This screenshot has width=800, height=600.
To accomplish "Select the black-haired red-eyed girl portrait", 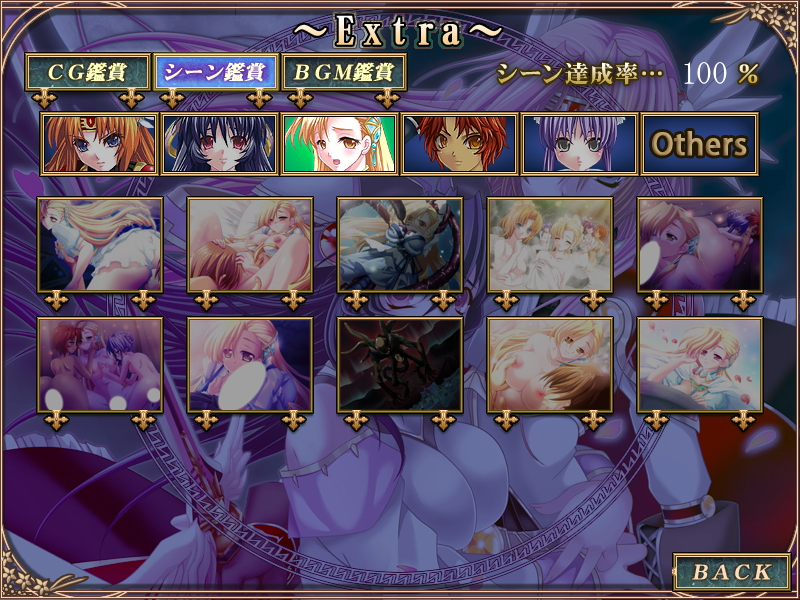I will (x=219, y=144).
